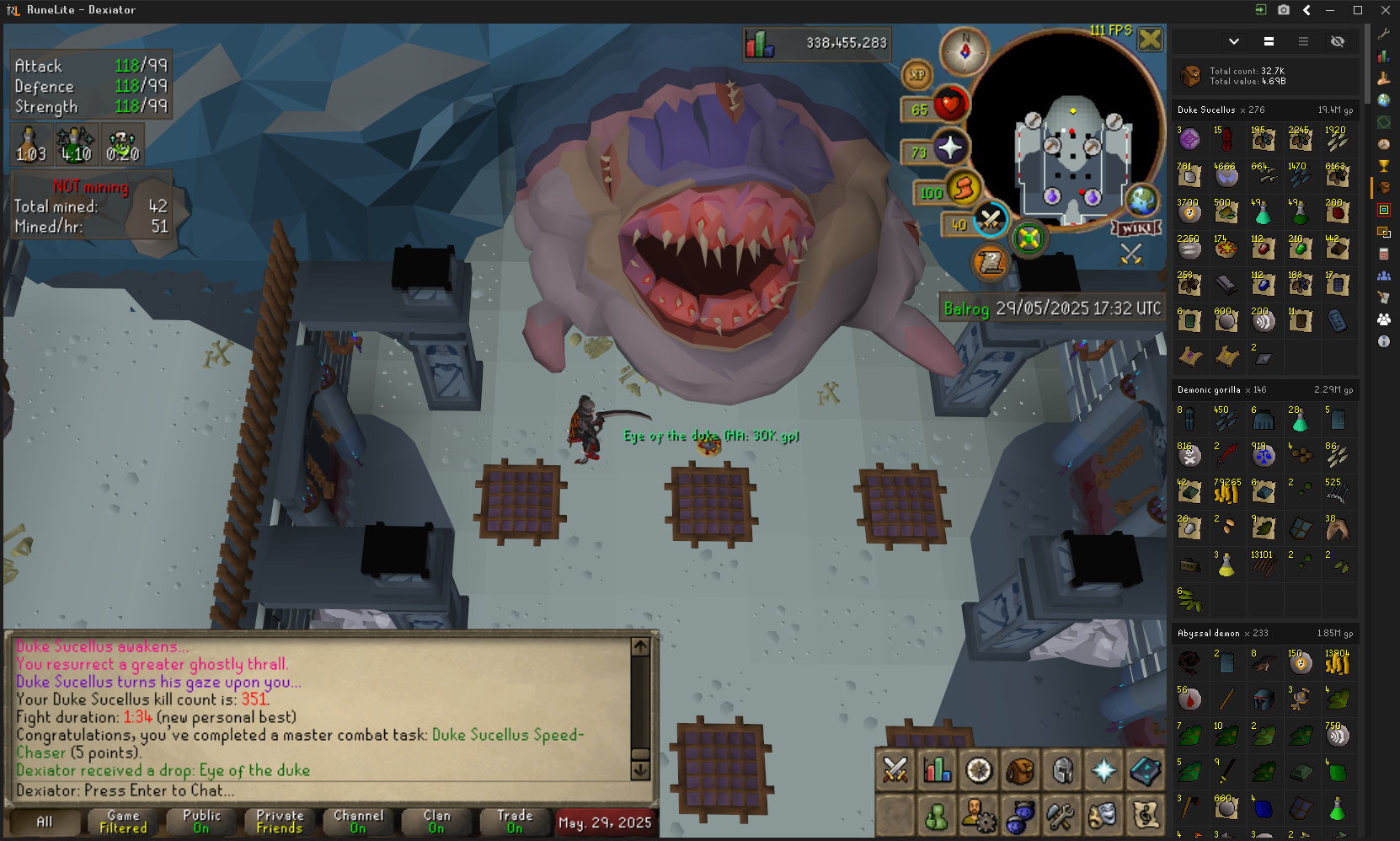Open the Settings wrench and hammer tab

tap(1061, 815)
